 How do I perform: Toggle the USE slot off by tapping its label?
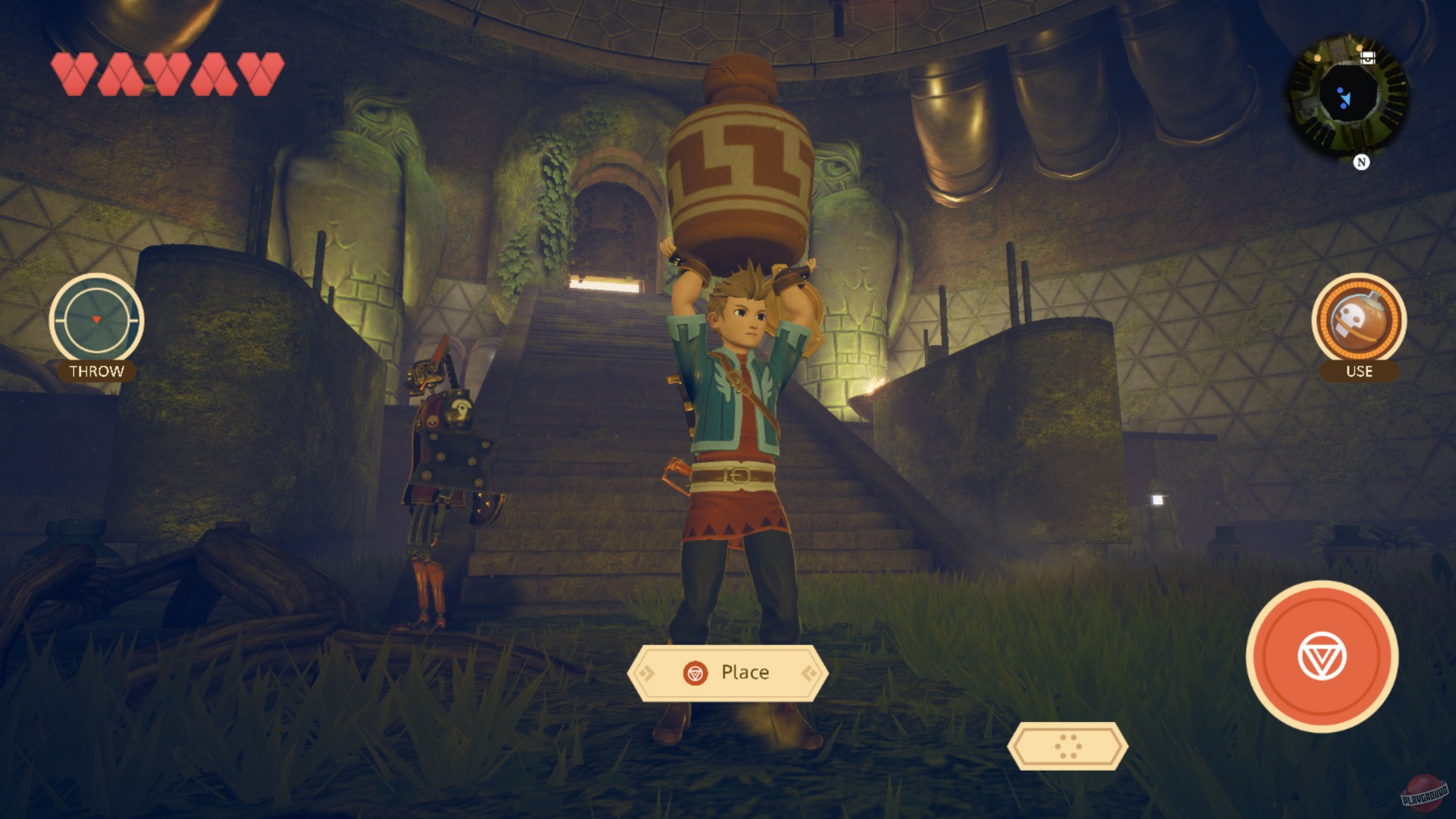pos(1360,371)
